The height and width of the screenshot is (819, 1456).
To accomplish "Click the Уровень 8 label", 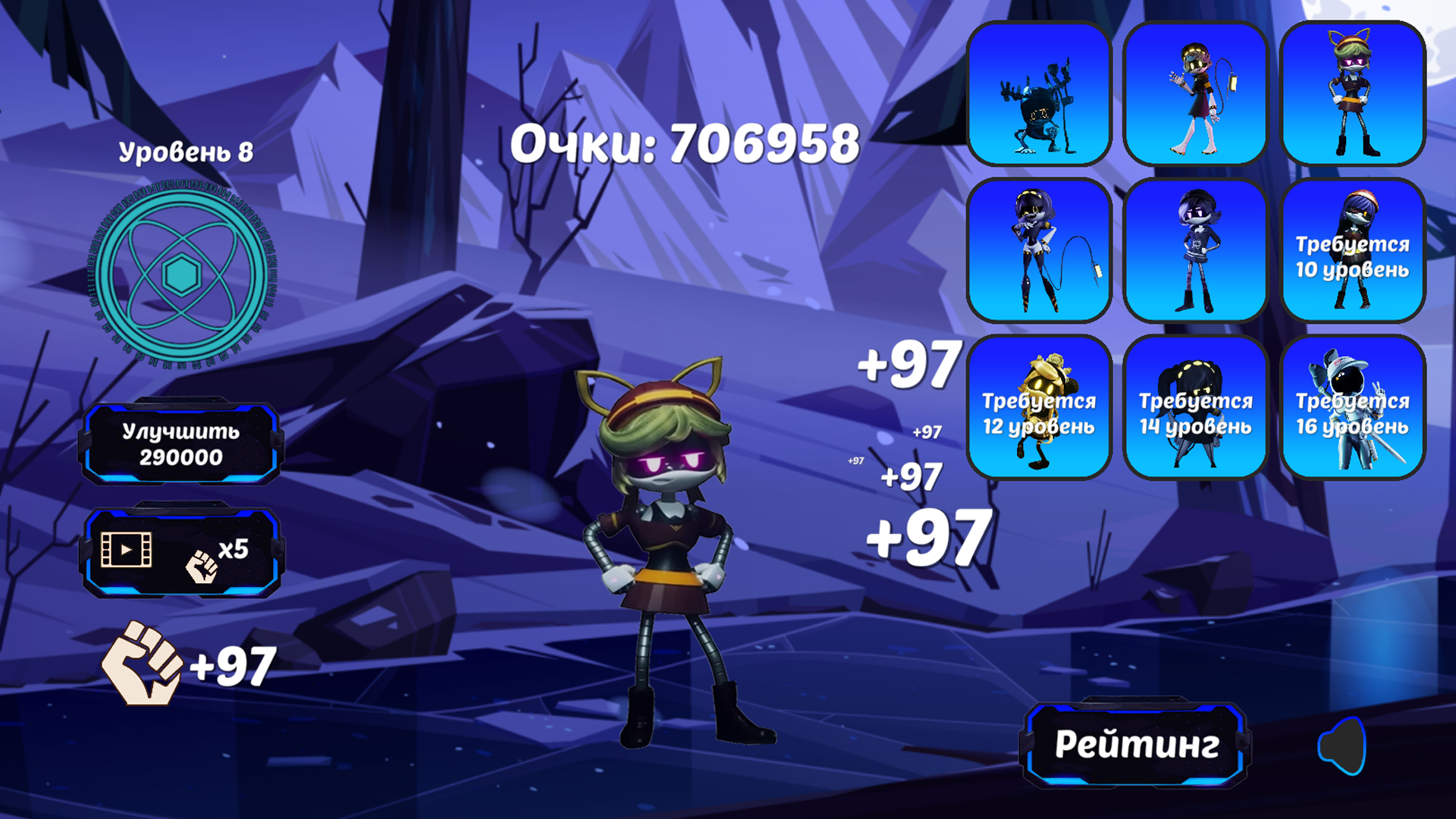I will click(x=187, y=150).
